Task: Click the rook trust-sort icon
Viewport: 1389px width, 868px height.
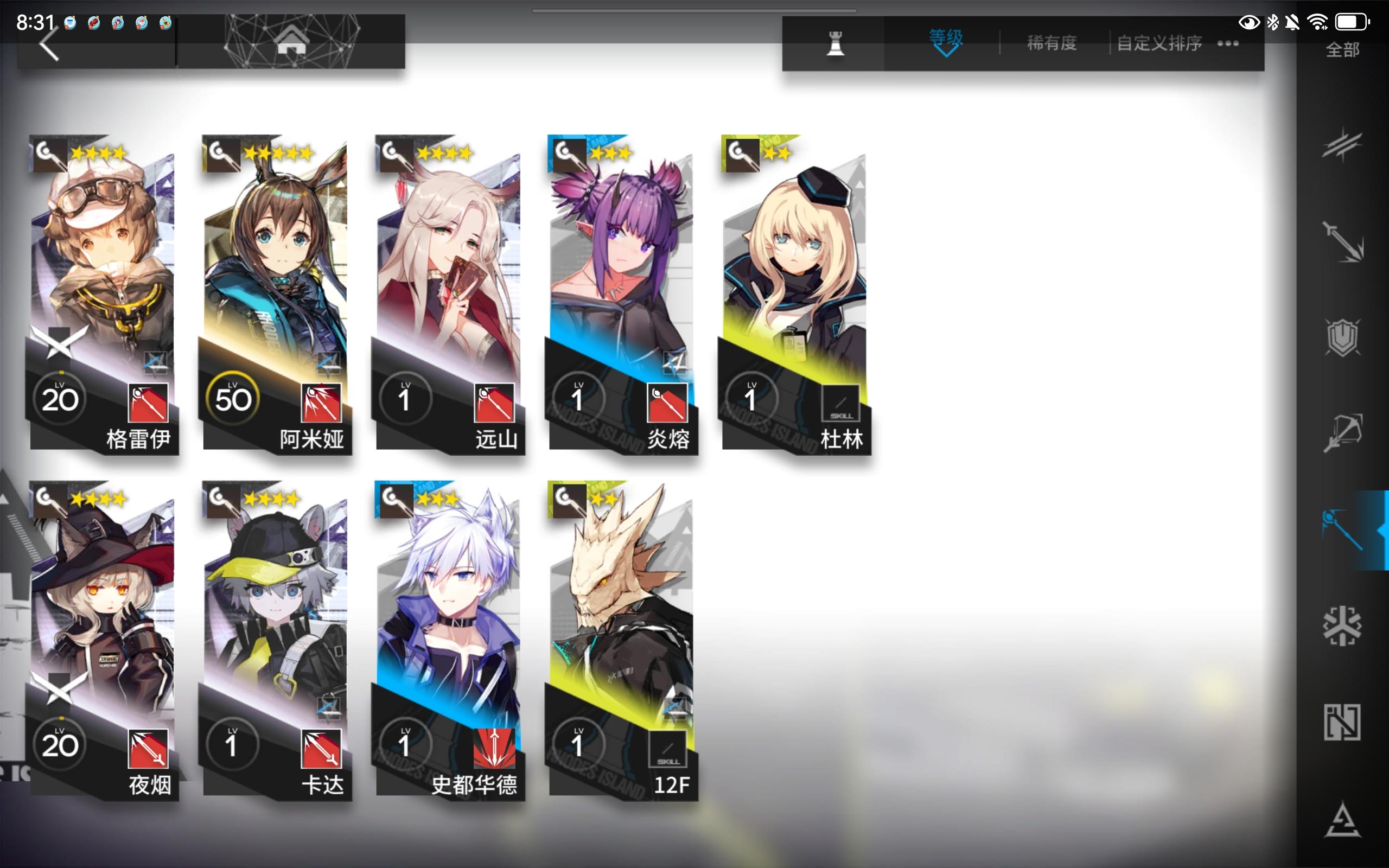Action: [x=836, y=43]
